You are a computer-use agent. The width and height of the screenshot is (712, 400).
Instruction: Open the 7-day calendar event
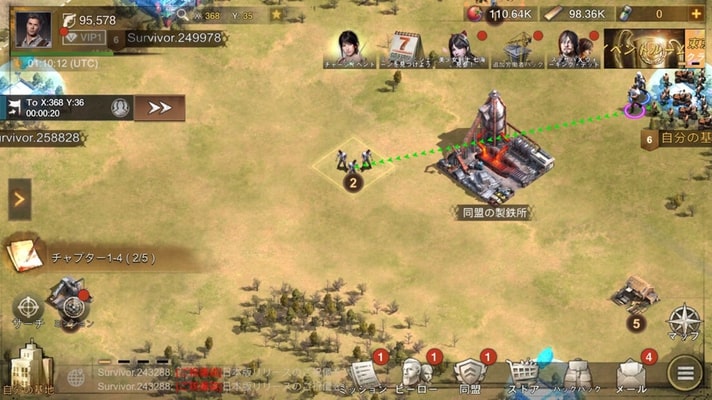[404, 47]
